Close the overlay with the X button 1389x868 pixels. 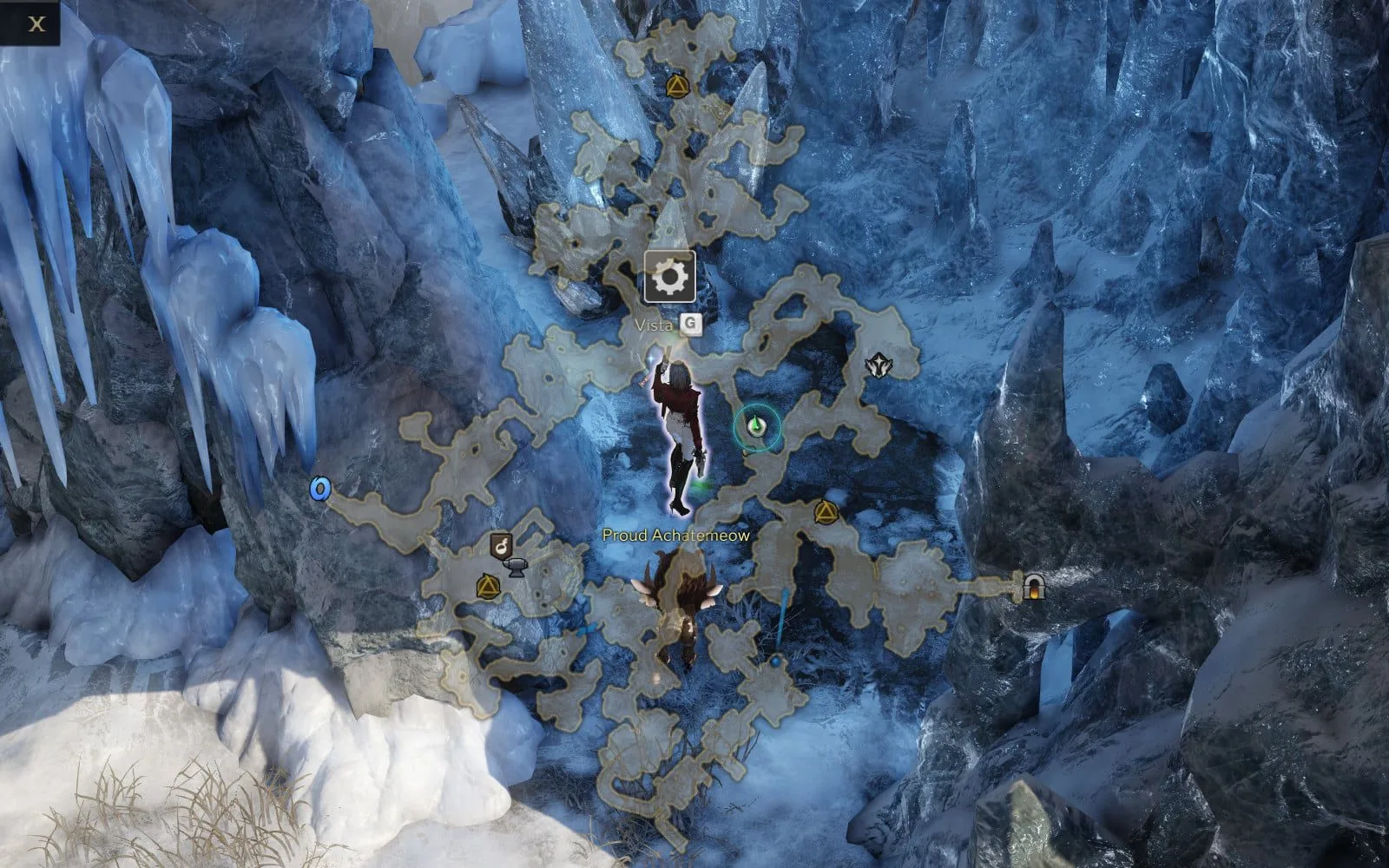click(x=35, y=23)
